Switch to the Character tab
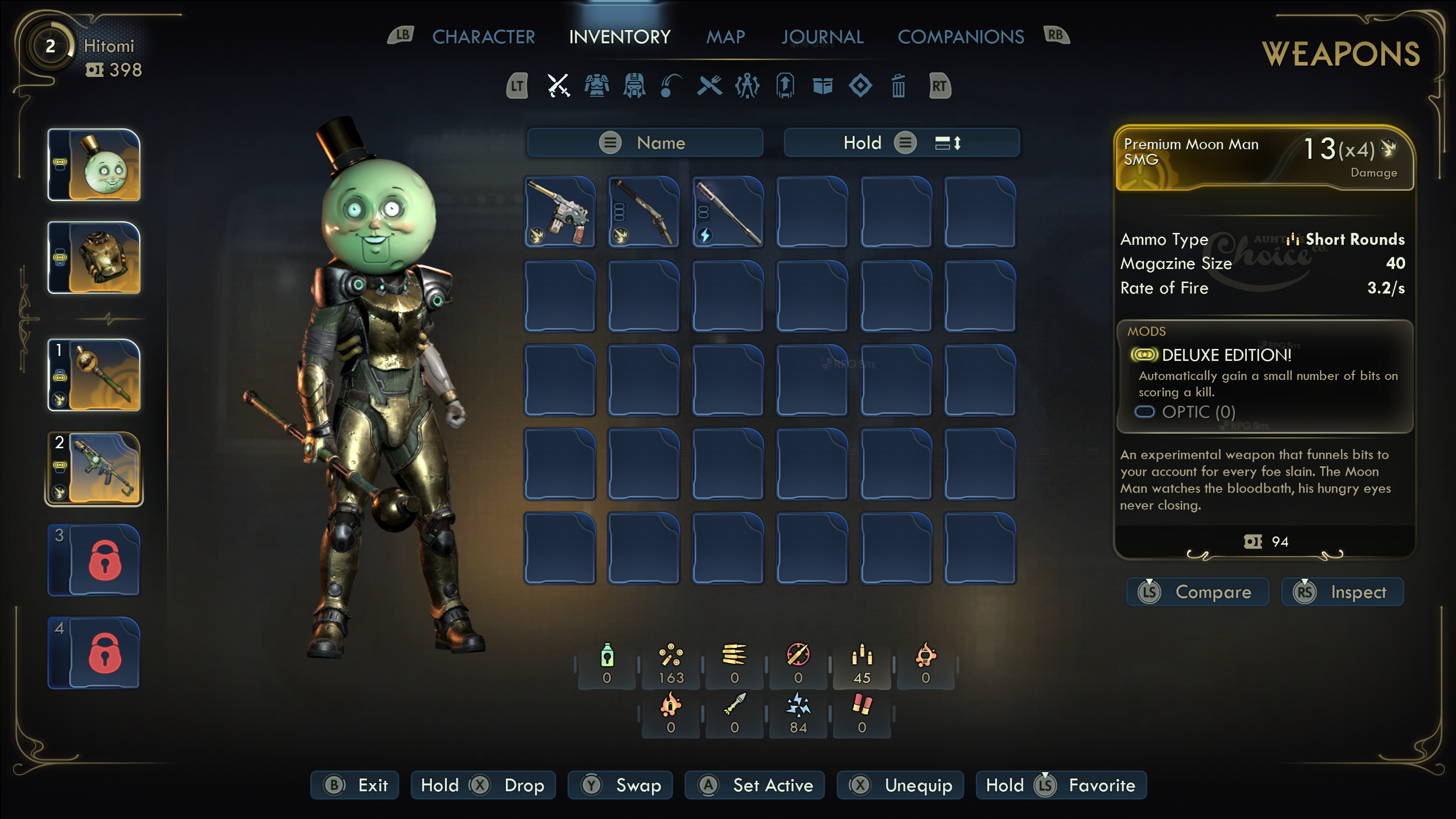Screen dimensions: 1456x819 point(483,37)
